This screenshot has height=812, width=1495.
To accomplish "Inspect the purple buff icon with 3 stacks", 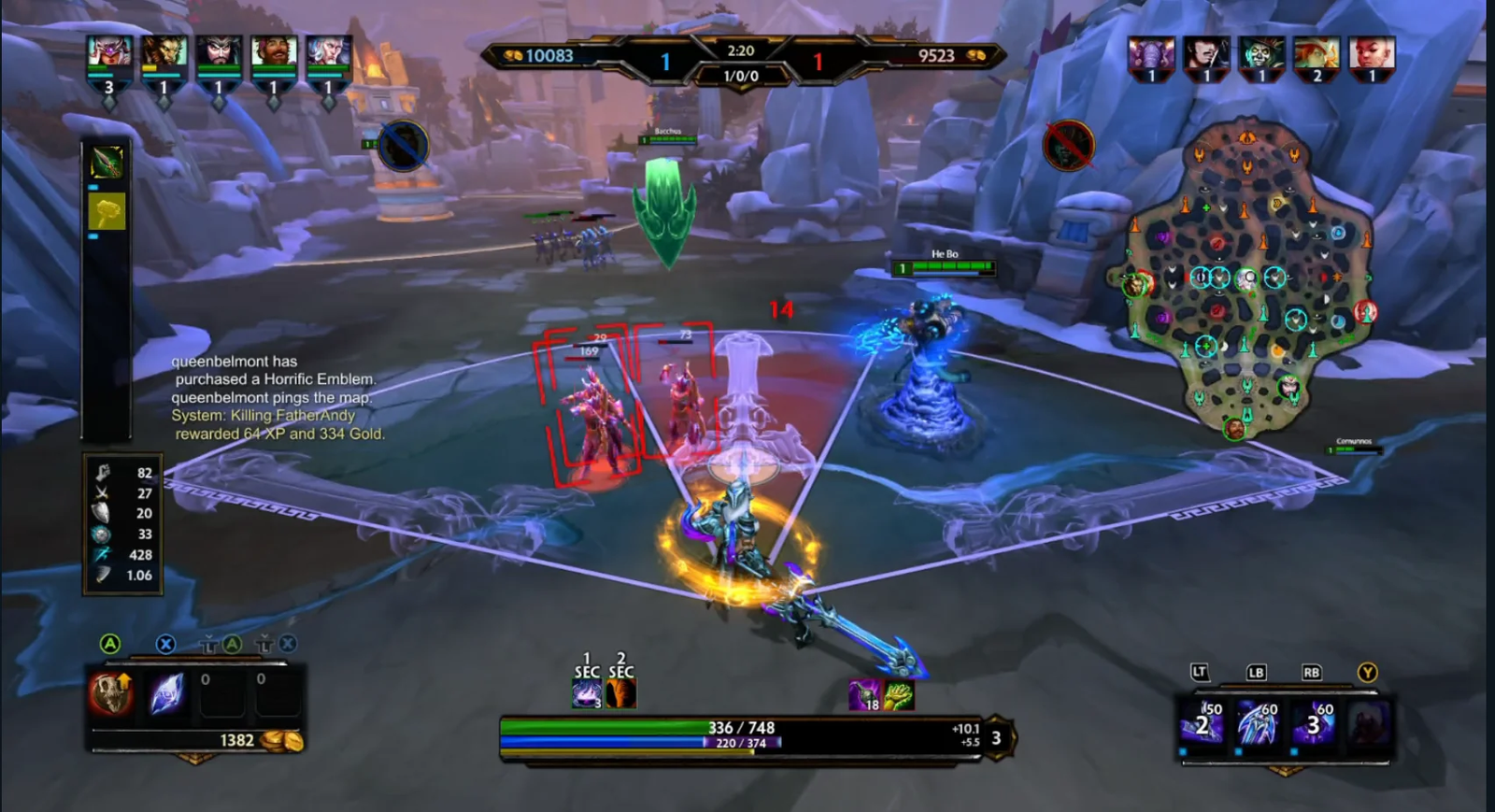I will (586, 694).
